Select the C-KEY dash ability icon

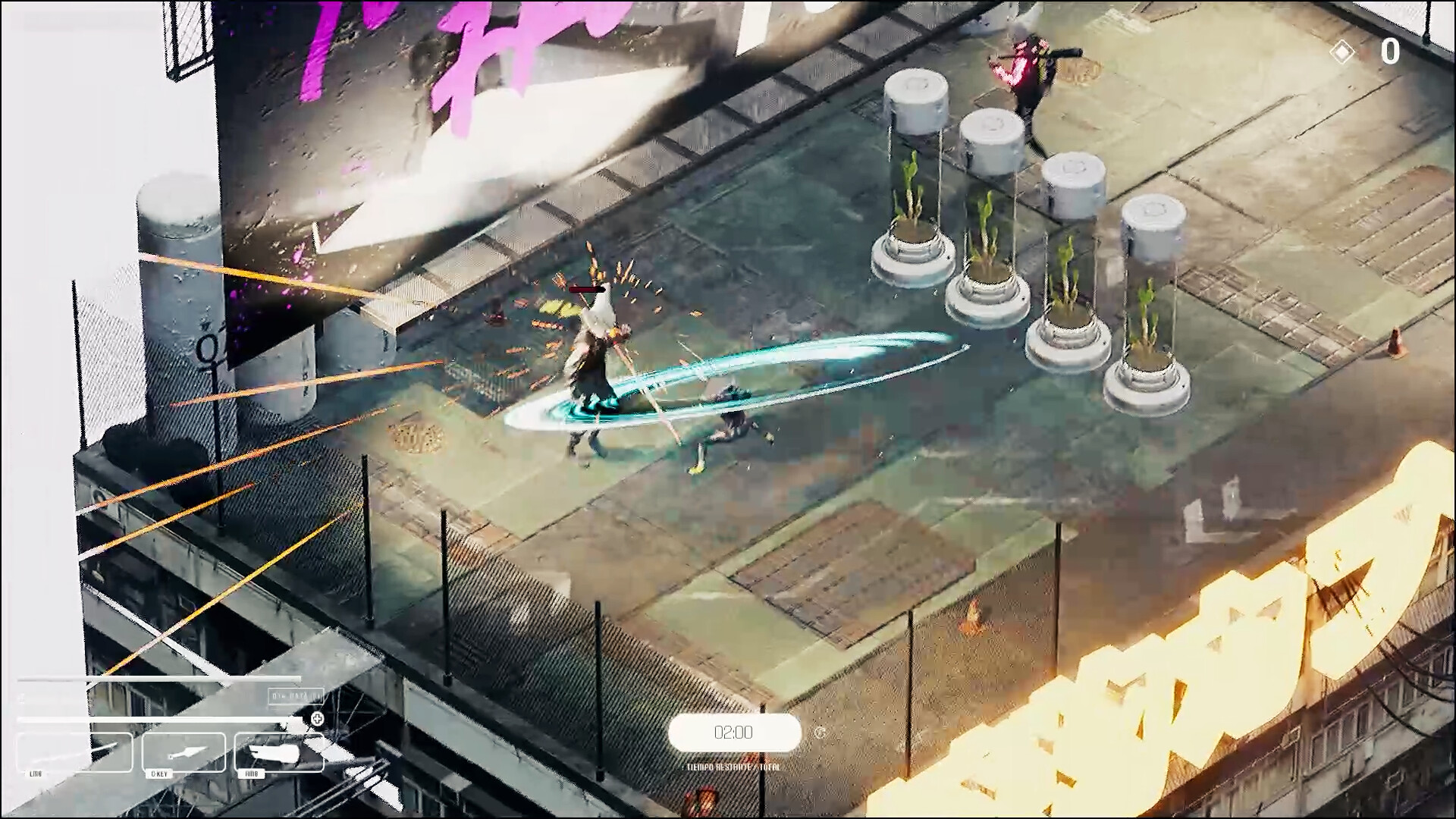click(x=184, y=753)
